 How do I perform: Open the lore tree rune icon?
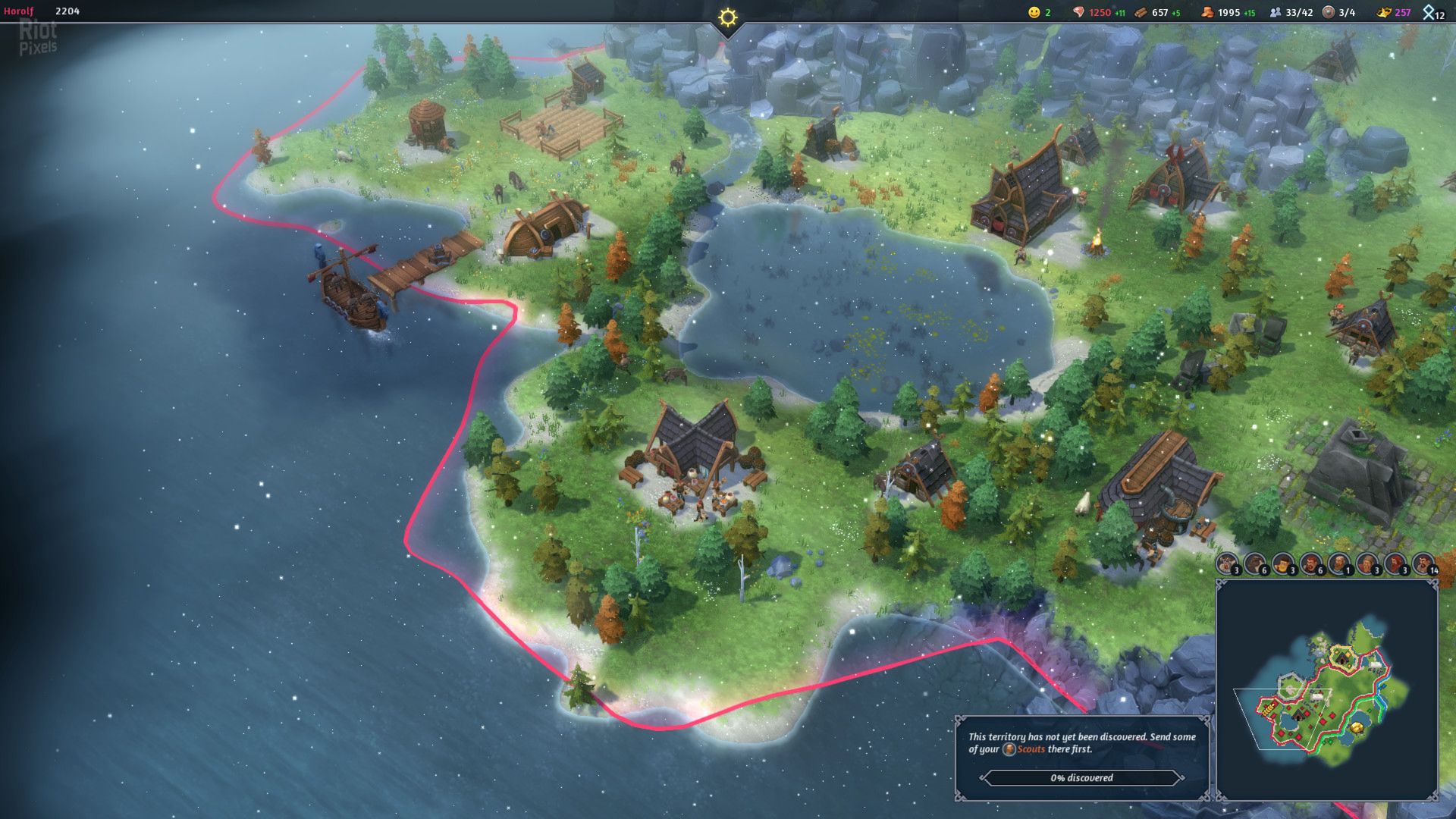(x=1431, y=12)
